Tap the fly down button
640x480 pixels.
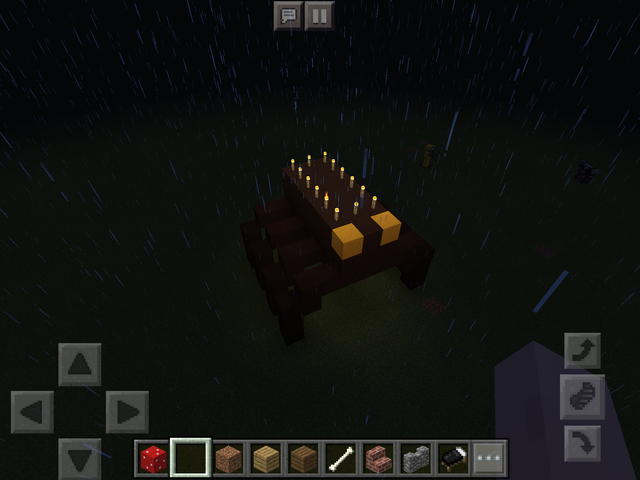[582, 441]
